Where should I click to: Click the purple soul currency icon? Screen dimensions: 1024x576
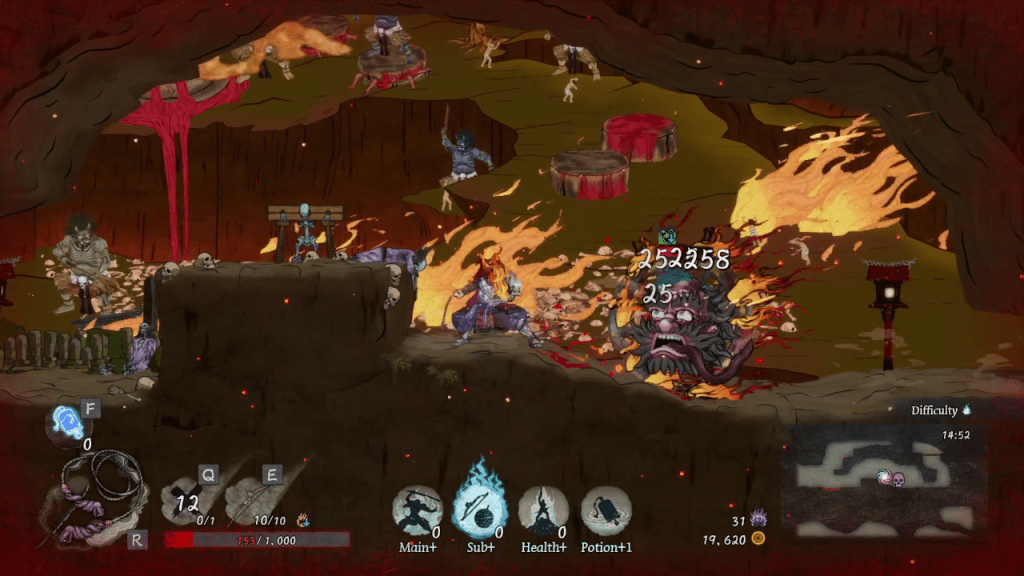pos(758,519)
